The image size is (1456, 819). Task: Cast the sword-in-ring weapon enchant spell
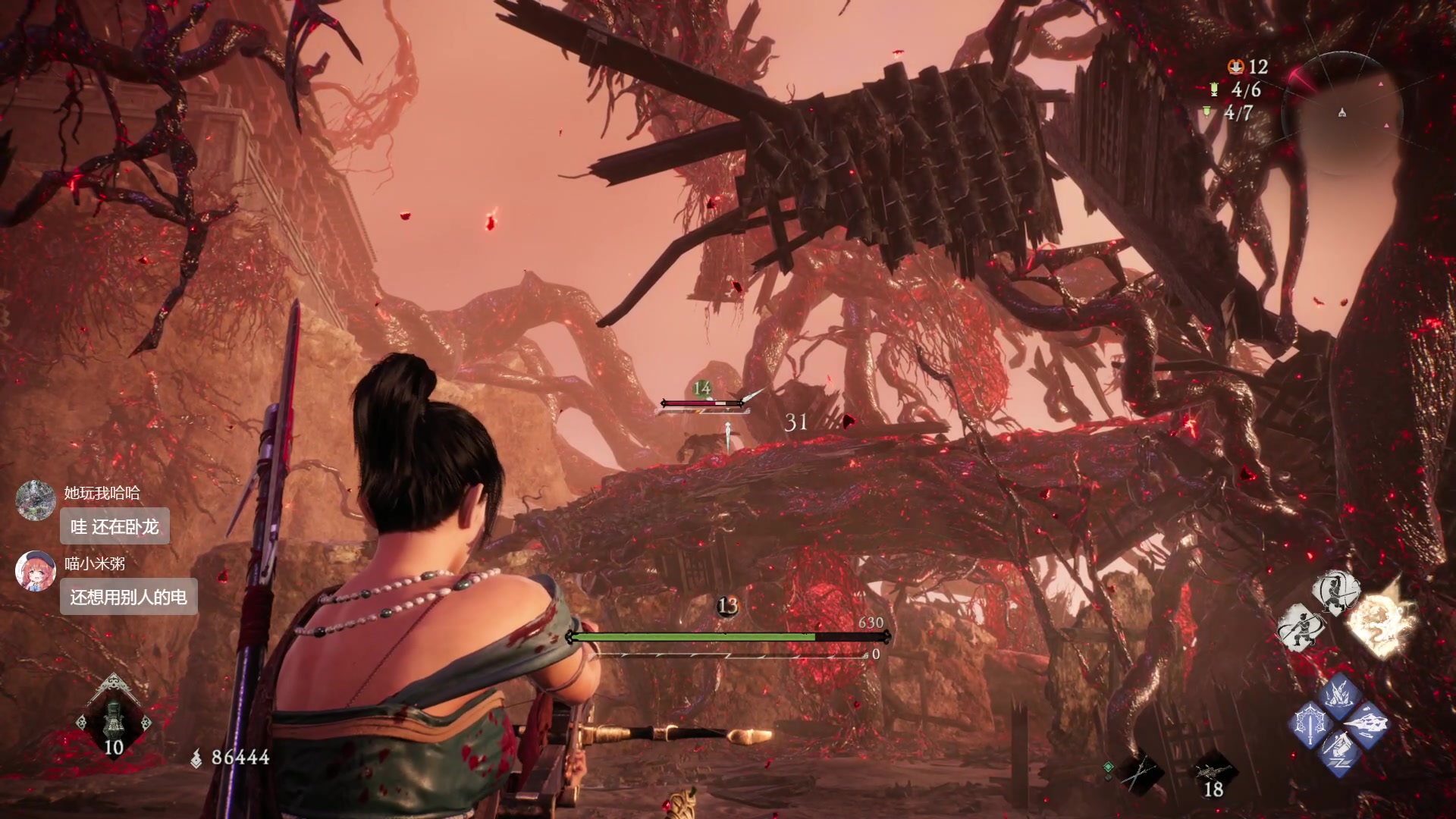[1310, 725]
